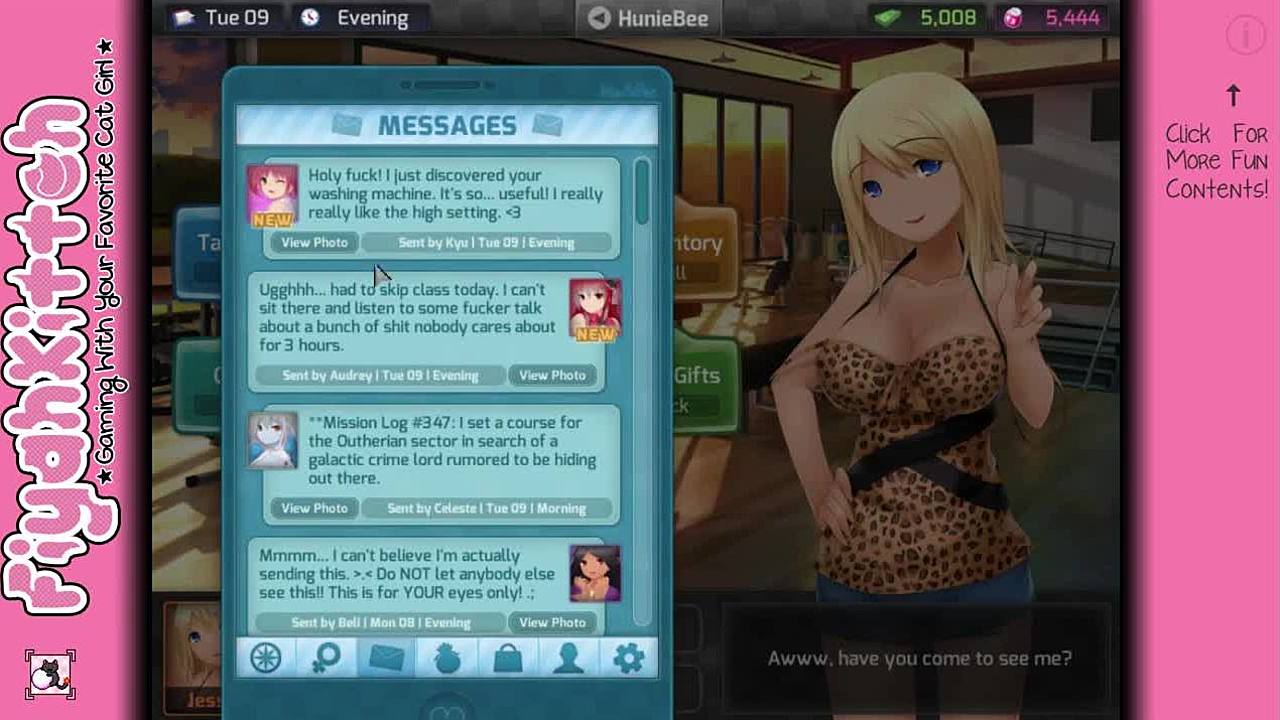
Task: Close the phone with the HunieBee button
Action: click(648, 18)
